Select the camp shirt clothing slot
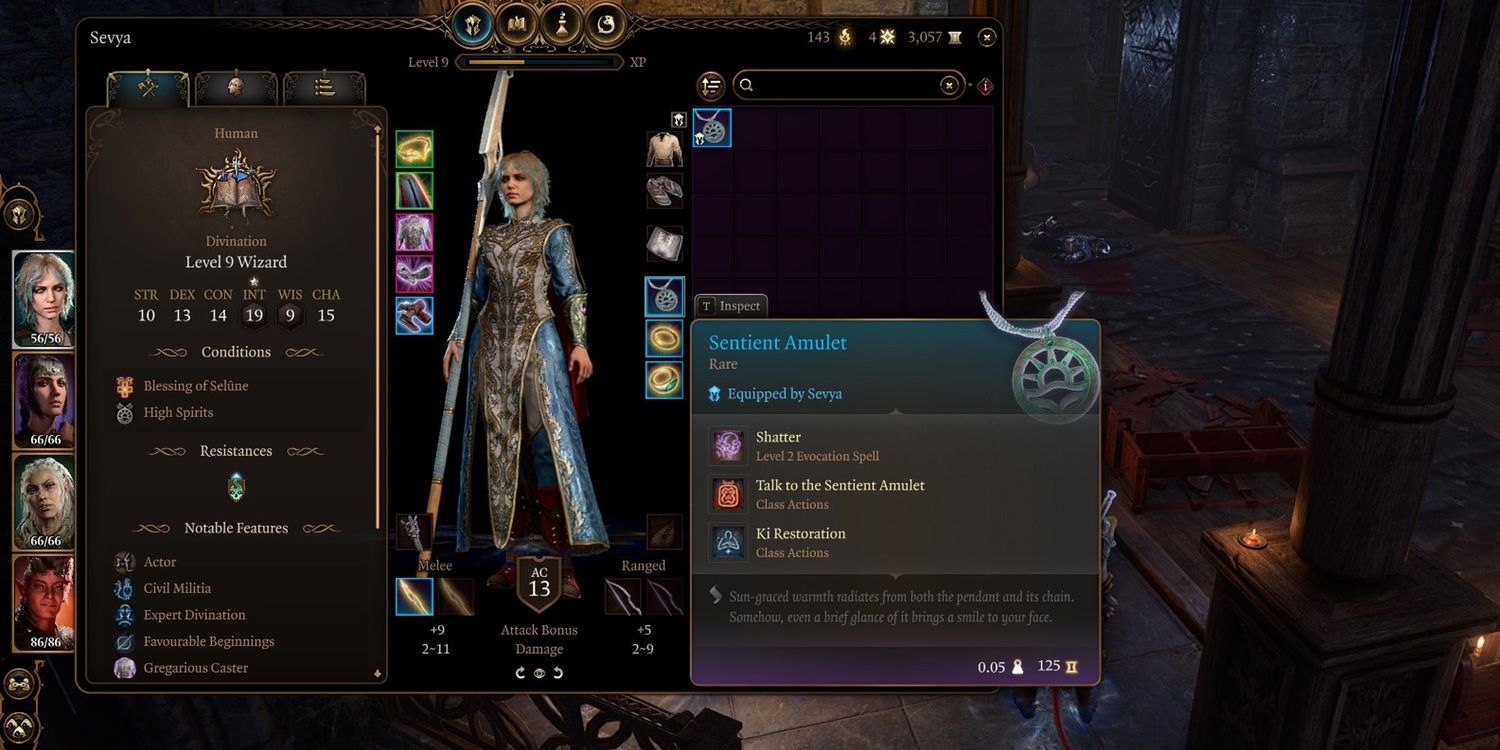 click(x=664, y=149)
